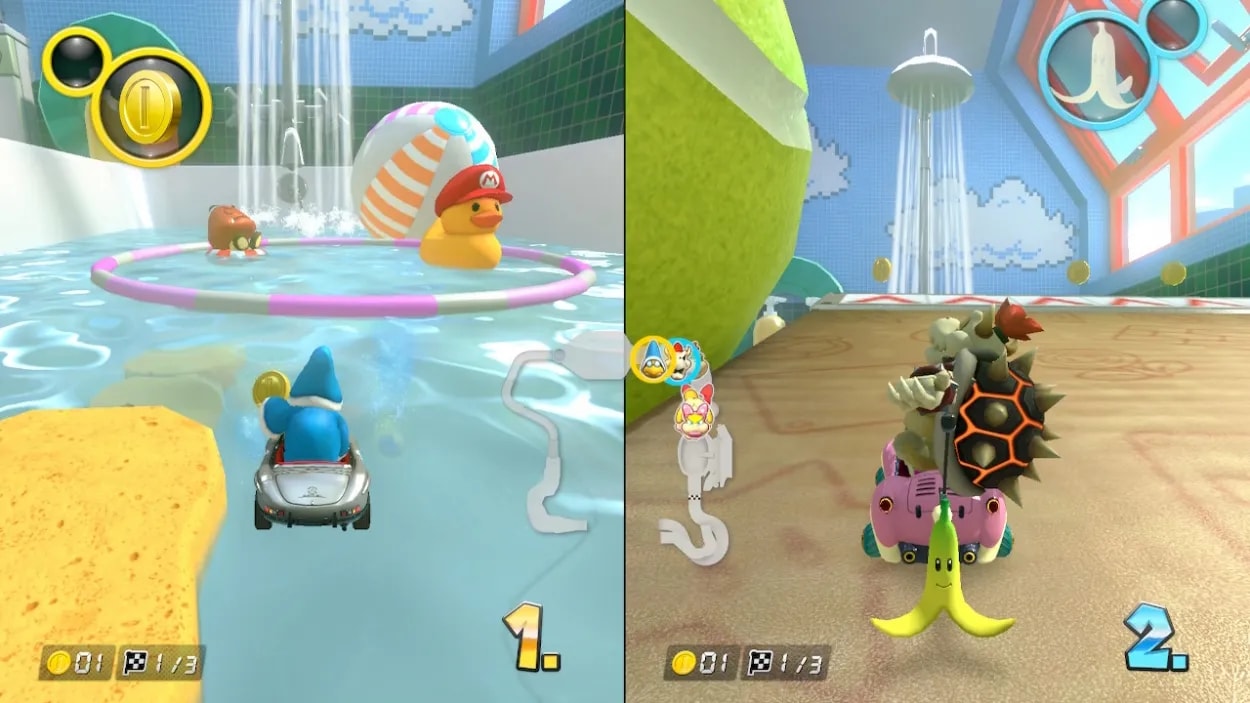Viewport: 1250px width, 703px height.
Task: Select Dry Bowser's blue-ringed minimap marker
Action: point(684,360)
